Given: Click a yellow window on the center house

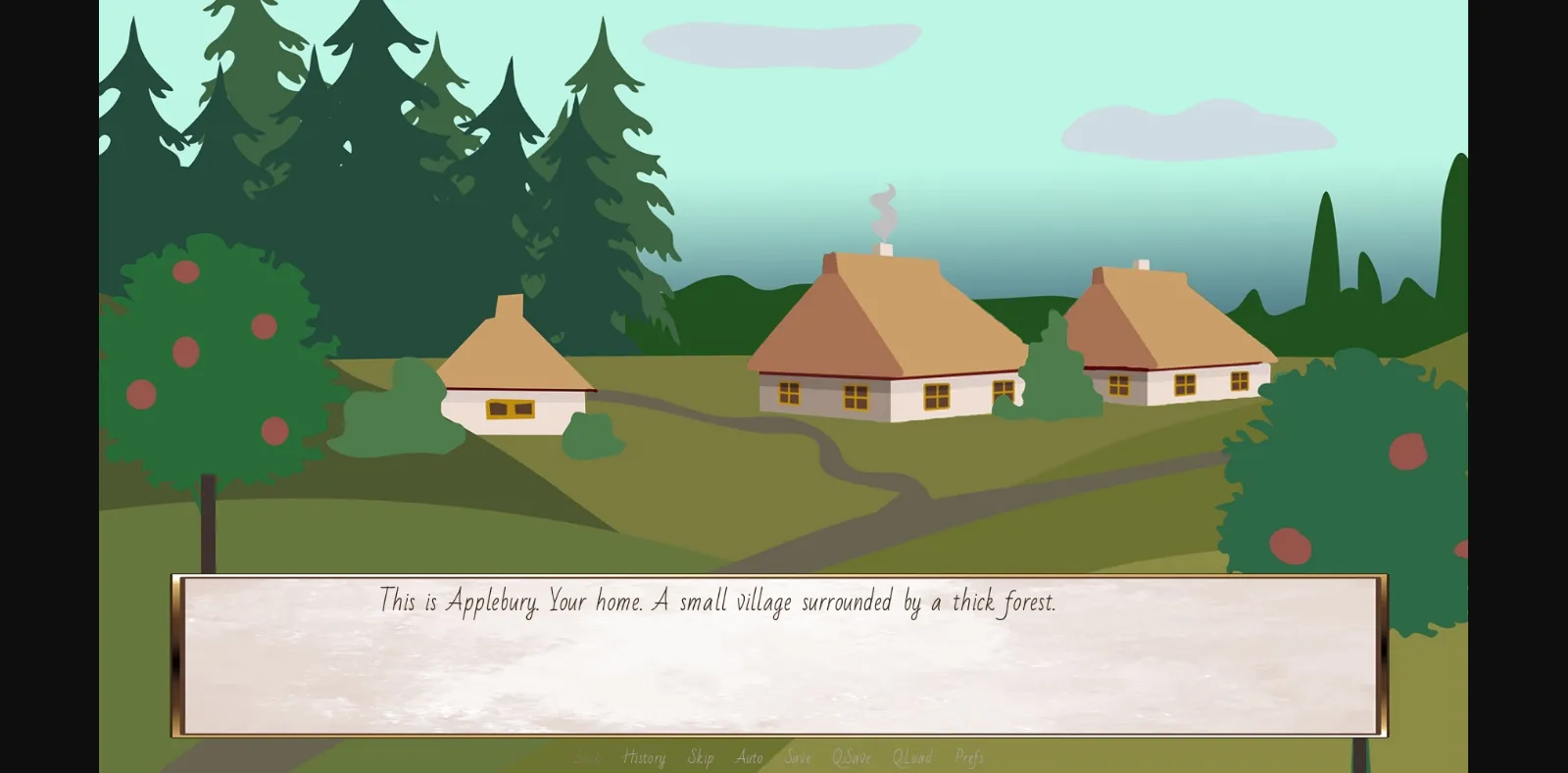Looking at the screenshot, I should tap(853, 394).
